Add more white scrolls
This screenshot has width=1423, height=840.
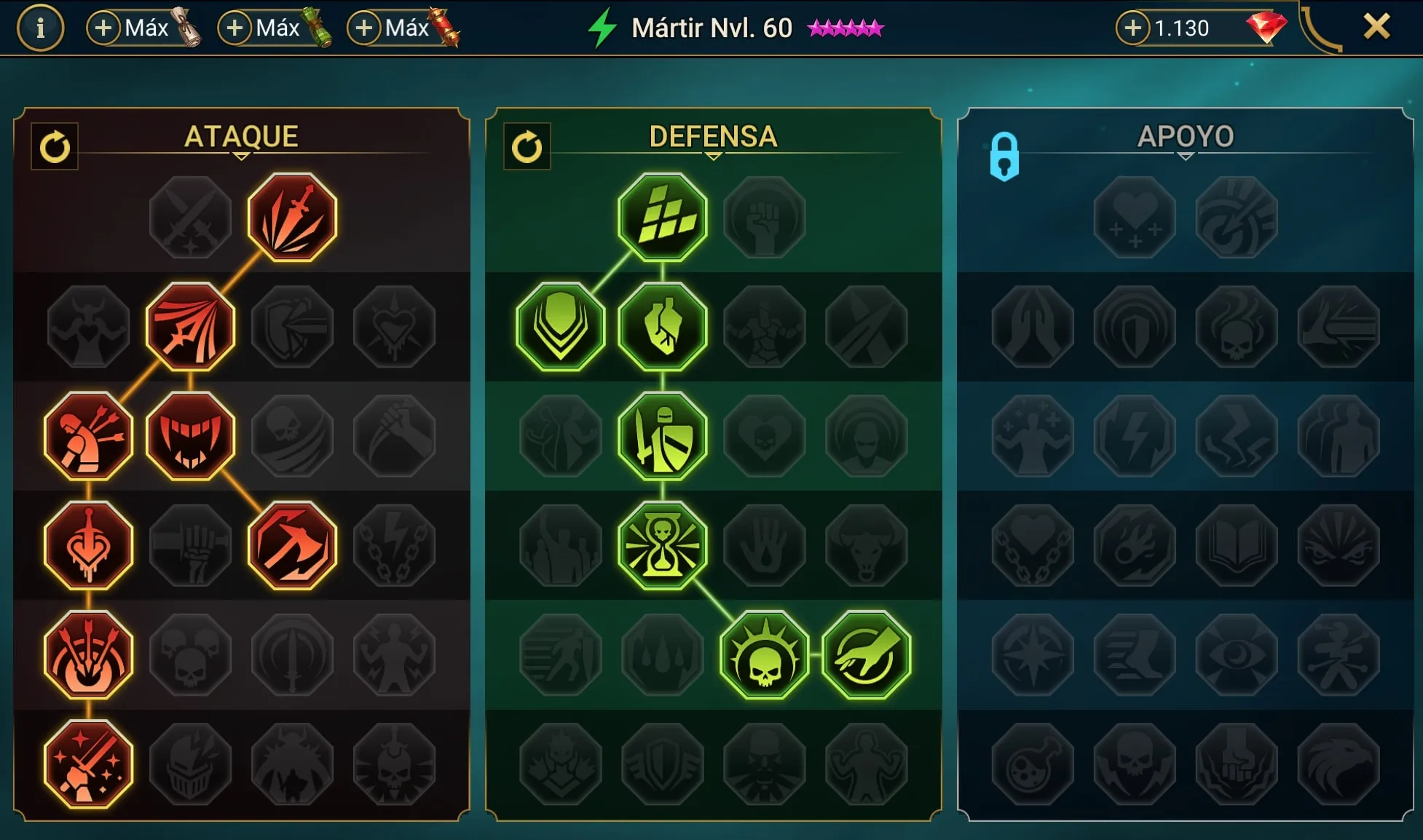click(104, 28)
